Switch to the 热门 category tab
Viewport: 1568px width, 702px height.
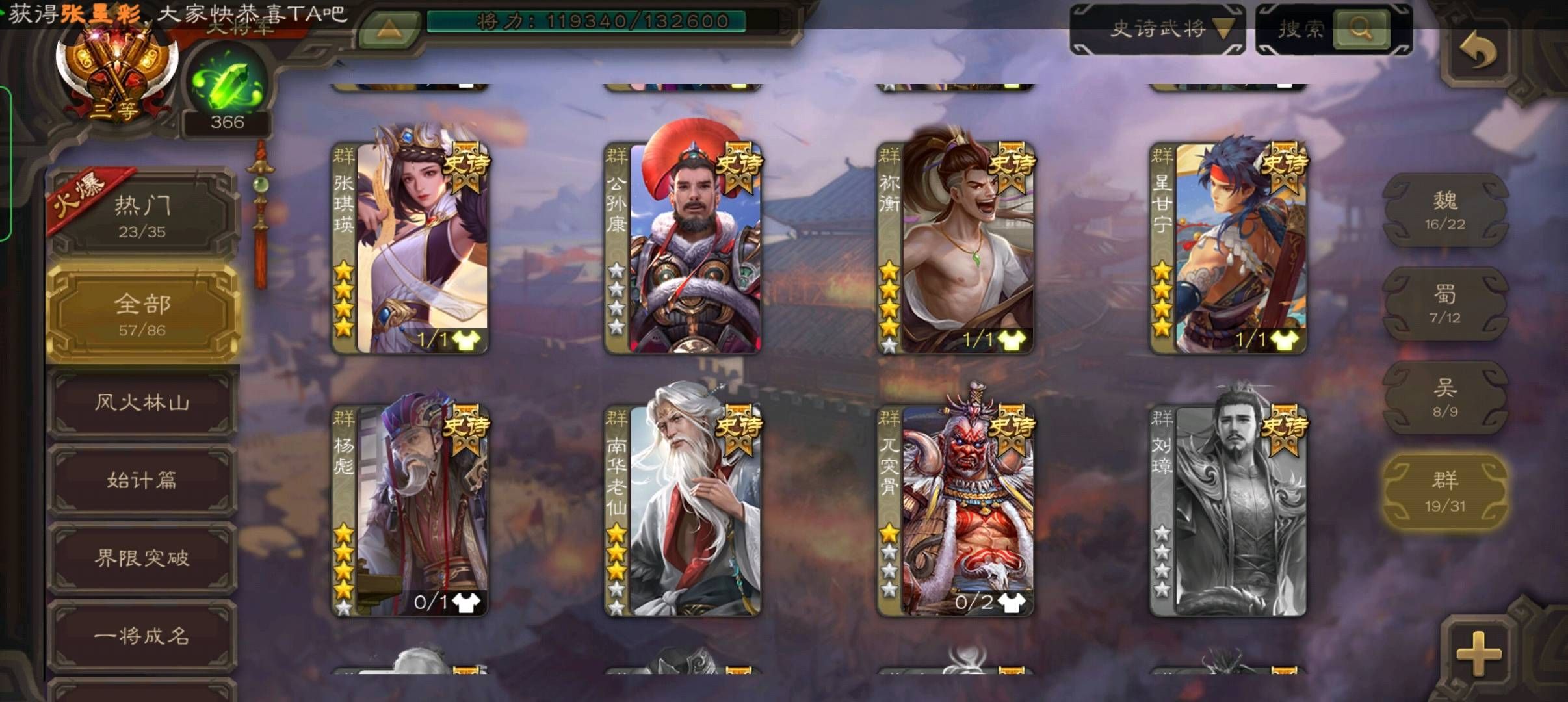(x=142, y=215)
